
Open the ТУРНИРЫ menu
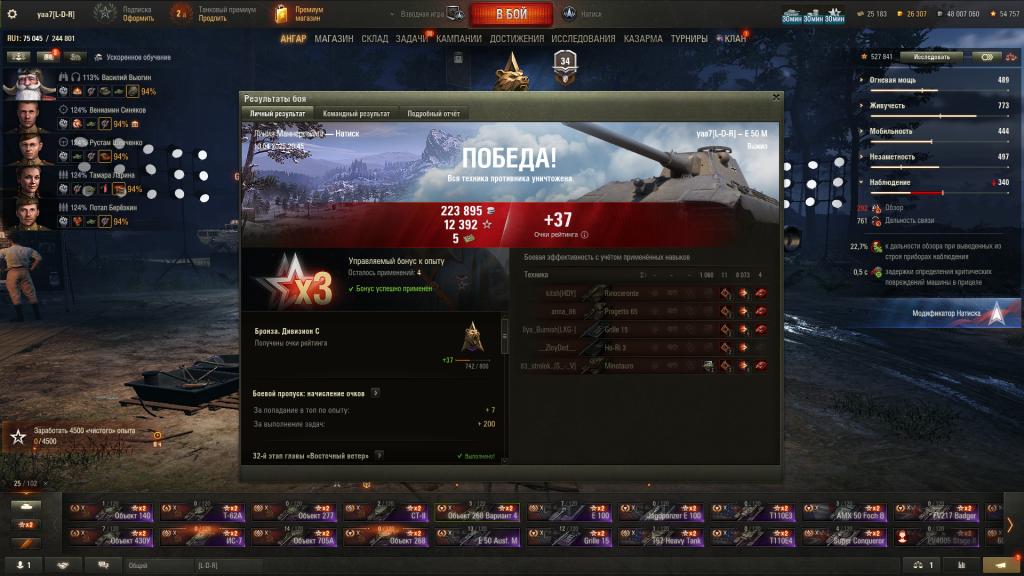pos(689,39)
